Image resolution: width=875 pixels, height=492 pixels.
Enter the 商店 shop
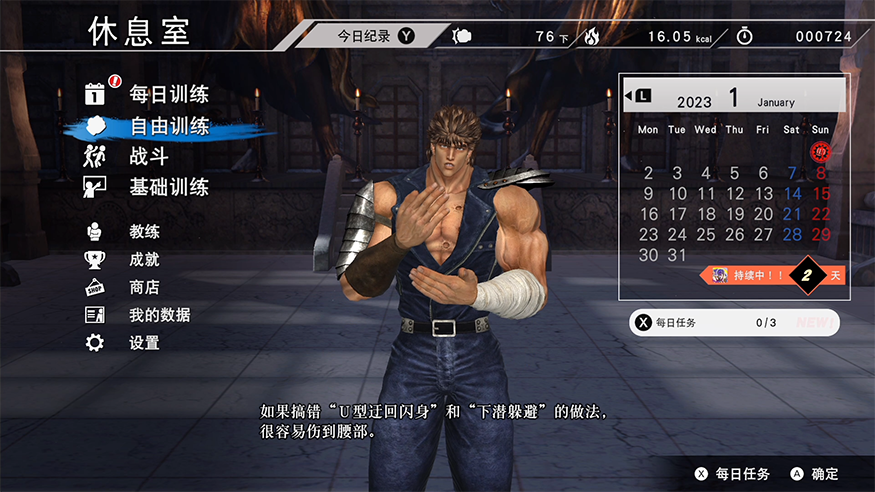pyautogui.click(x=144, y=287)
